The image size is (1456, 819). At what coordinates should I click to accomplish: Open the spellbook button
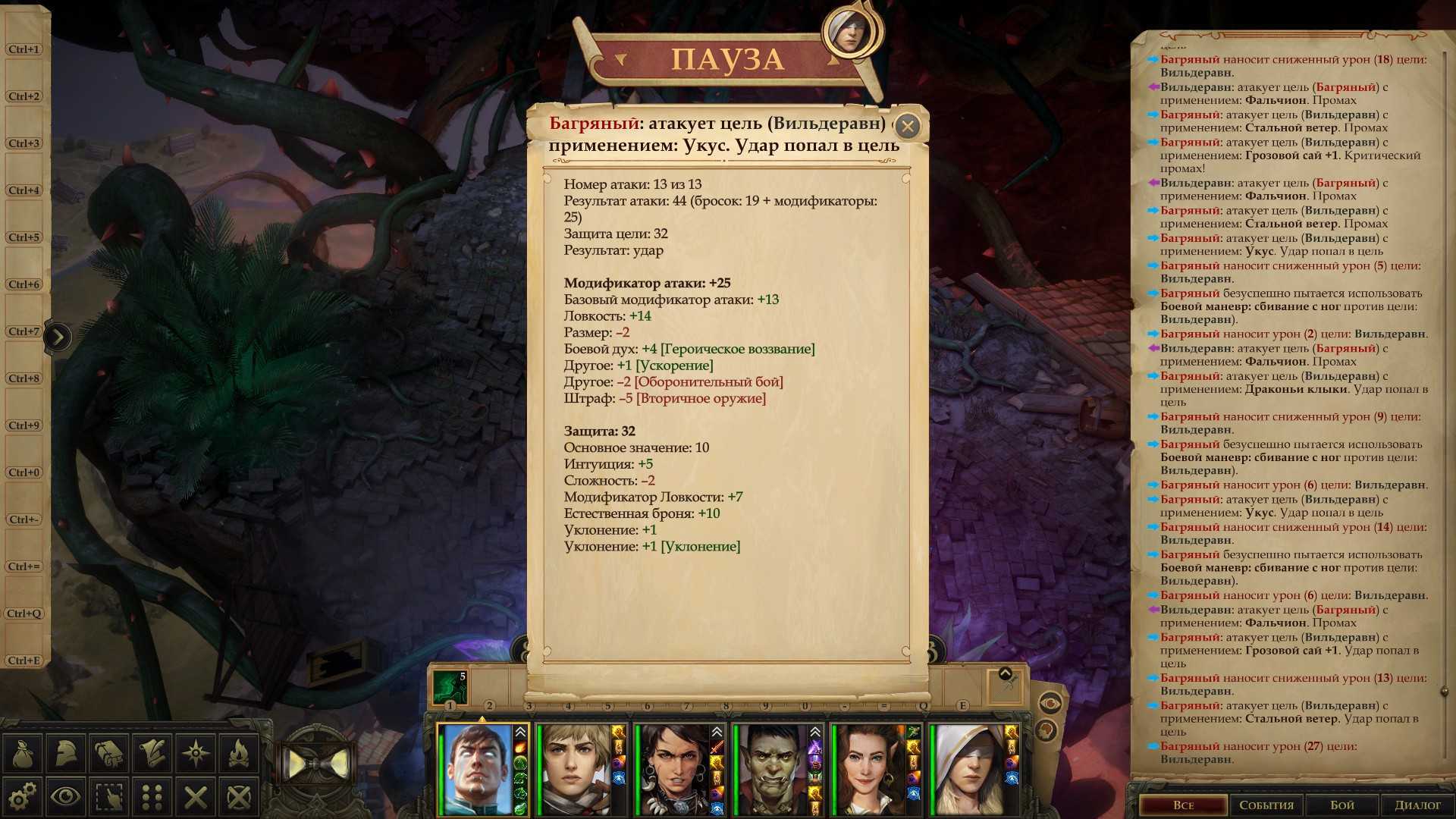point(109,753)
